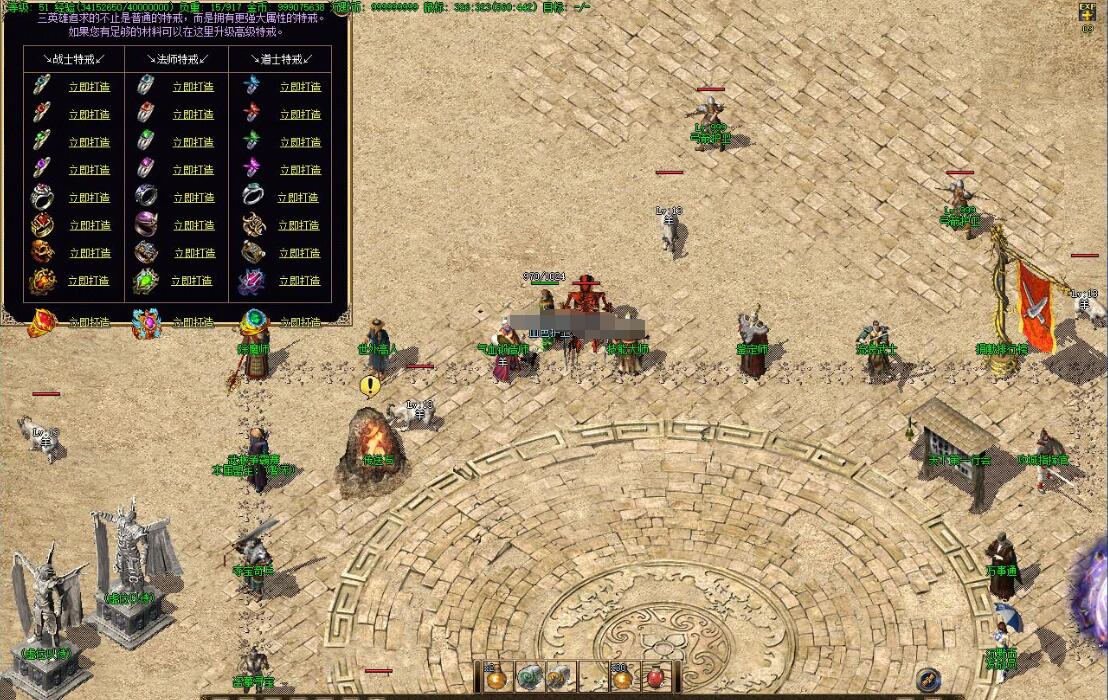Open the round scroll button near the bottom-right
1108x700 pixels.
point(928,680)
